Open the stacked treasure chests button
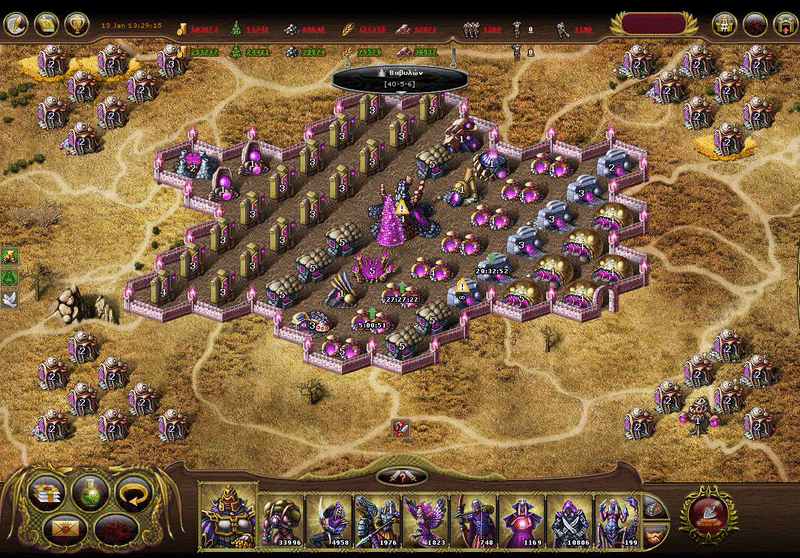This screenshot has height=558, width=800. point(47,491)
